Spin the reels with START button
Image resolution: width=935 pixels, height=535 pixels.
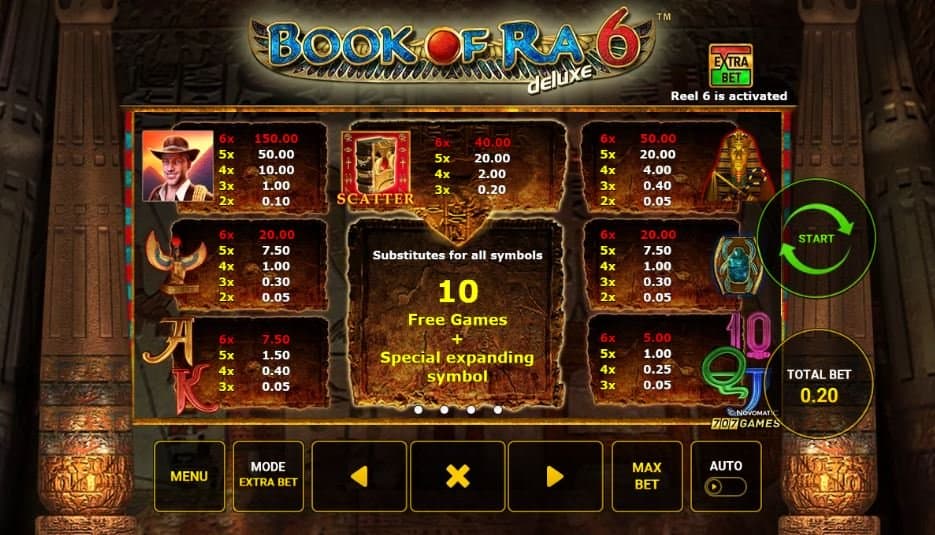(x=816, y=239)
